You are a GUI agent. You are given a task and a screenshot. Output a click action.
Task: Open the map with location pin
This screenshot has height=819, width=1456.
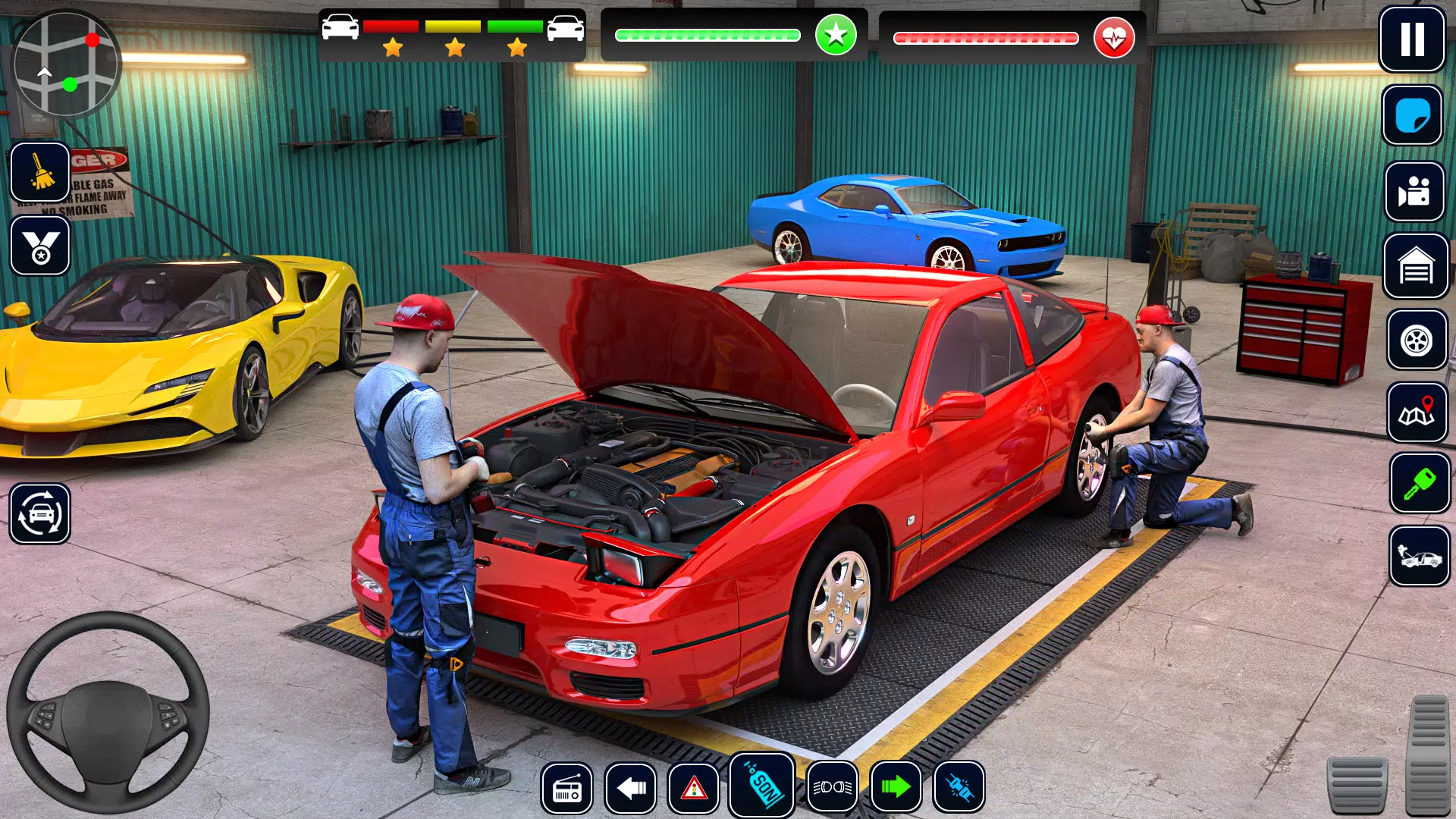(1417, 413)
